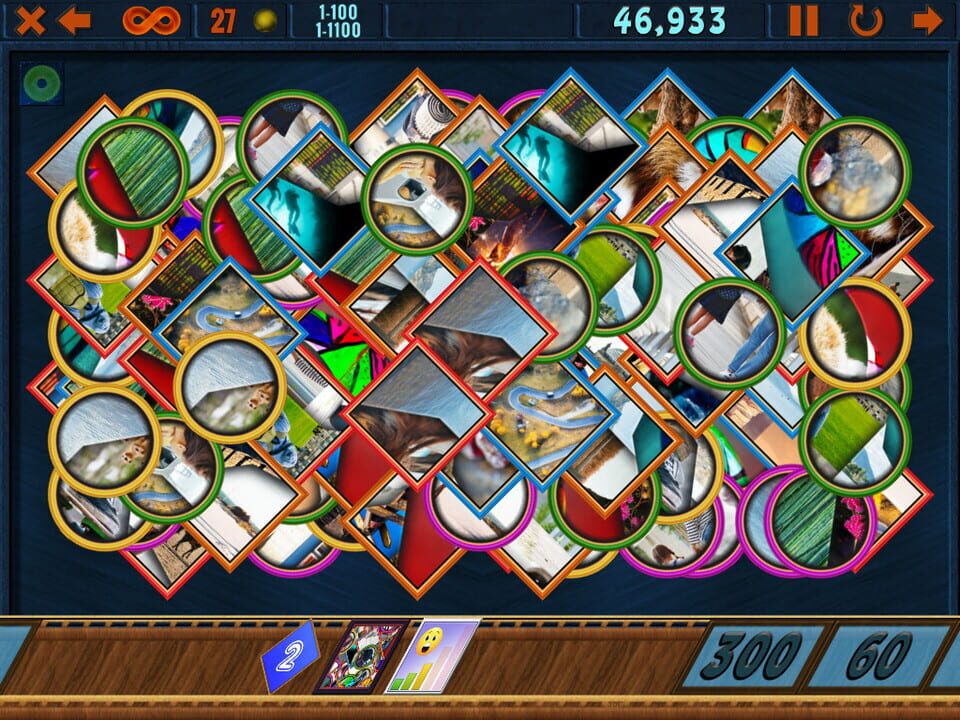Pause the game
Screen dimensions: 960x720
(x=803, y=20)
